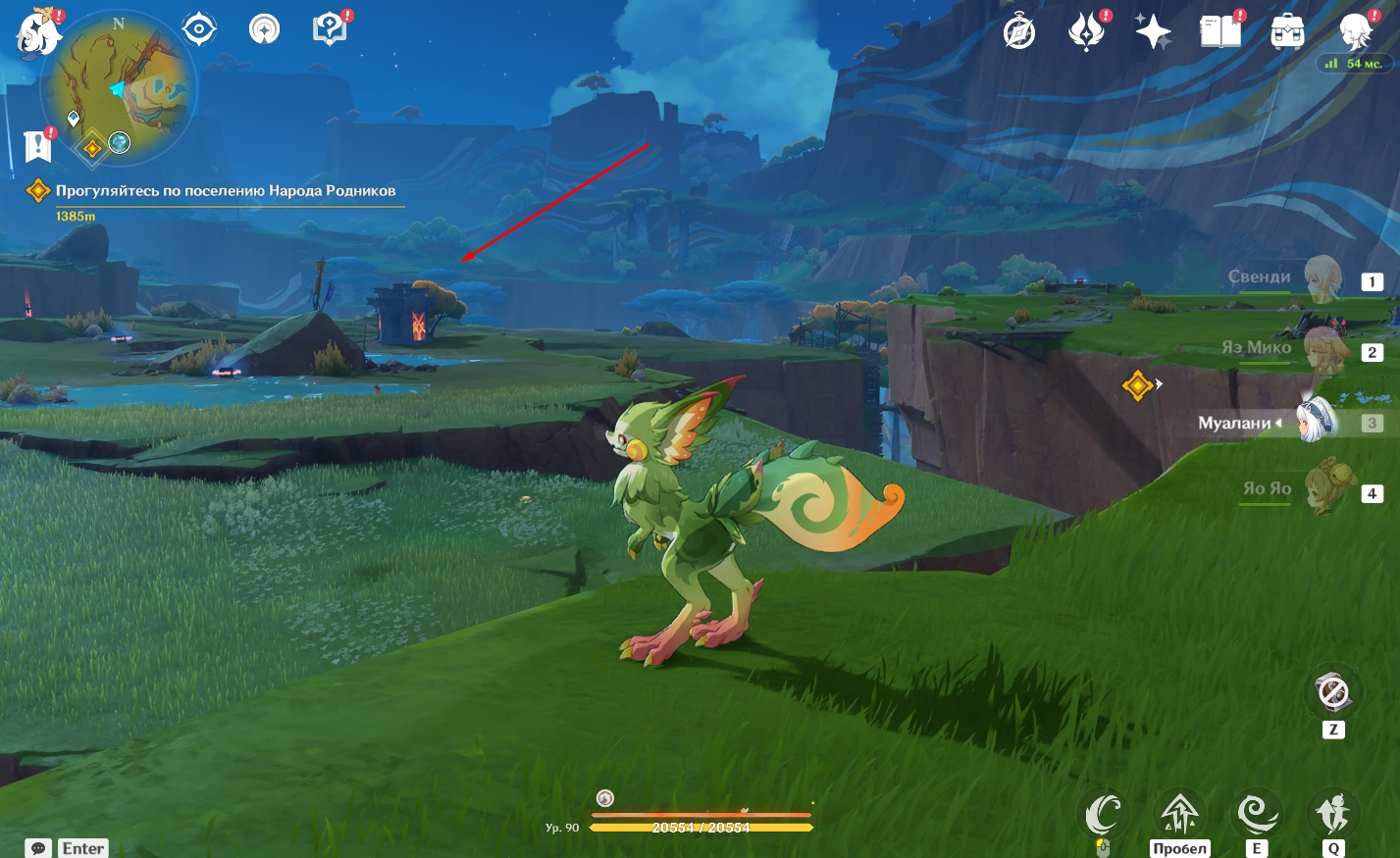Select active character Муалани
The height and width of the screenshot is (858, 1400).
click(x=1317, y=422)
